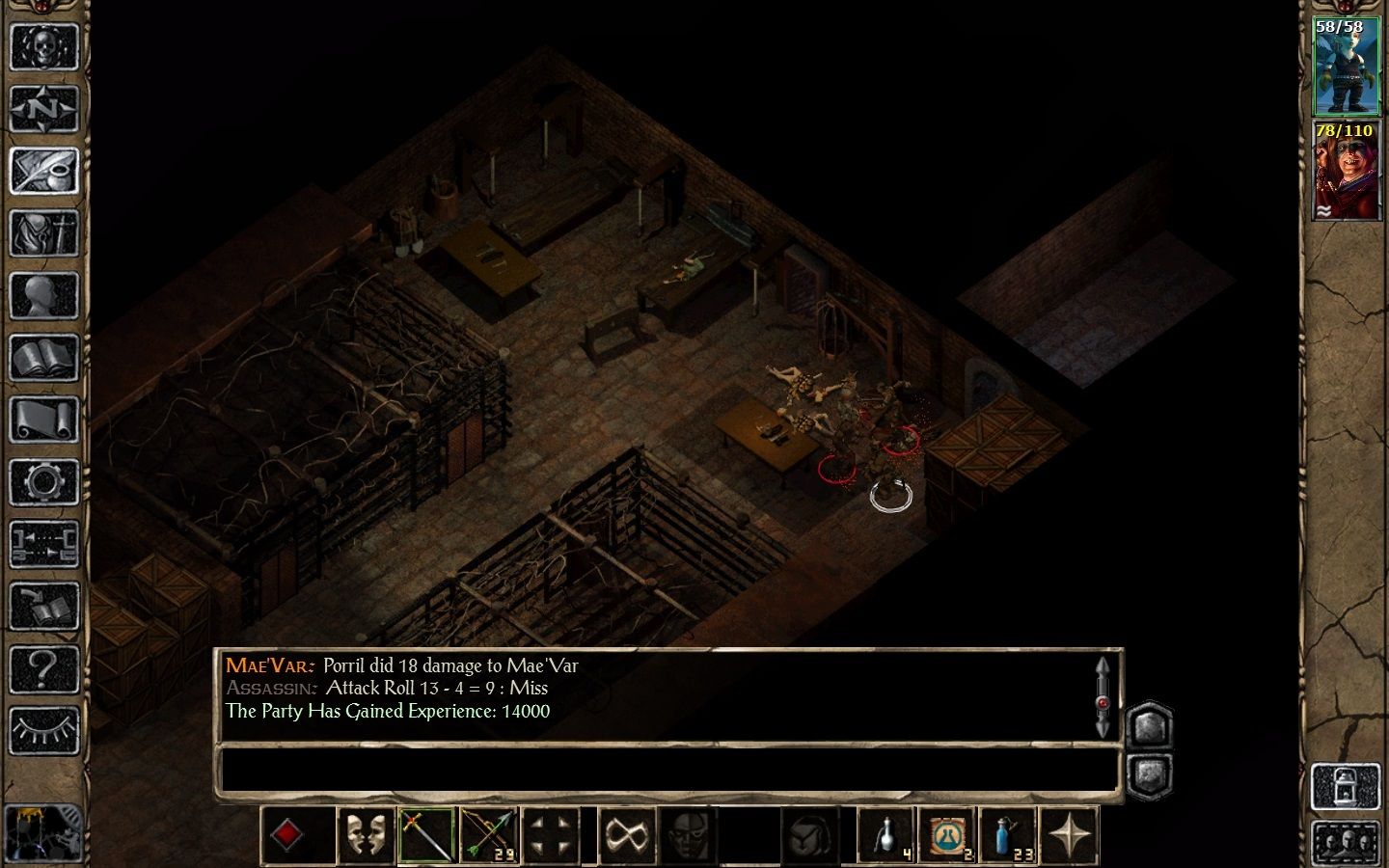1389x868 pixels.
Task: Click the lantern button above party select
Action: pos(1346,787)
